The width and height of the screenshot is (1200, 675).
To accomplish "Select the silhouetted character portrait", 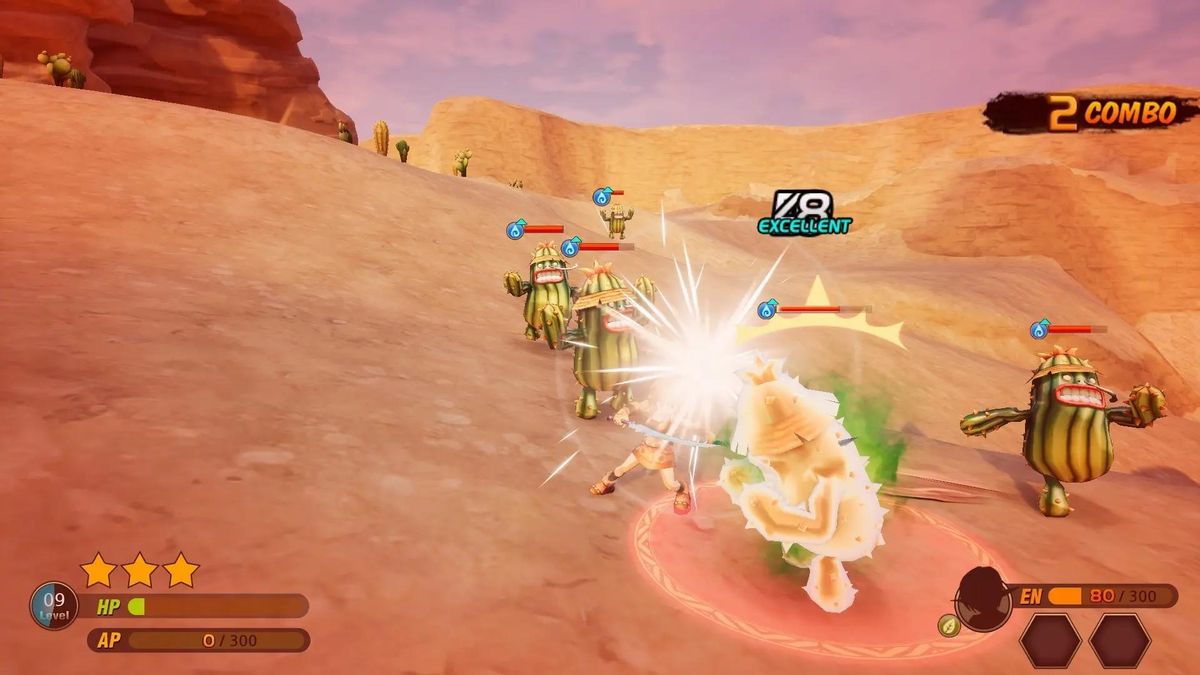I will click(983, 598).
